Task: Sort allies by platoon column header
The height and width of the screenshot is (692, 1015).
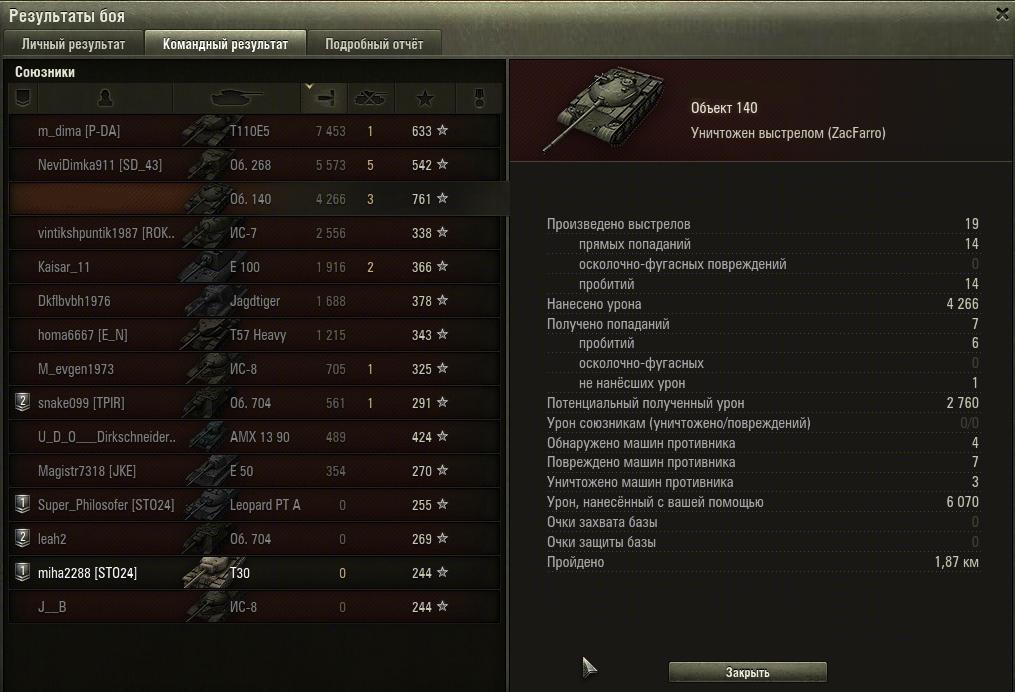Action: (x=23, y=98)
